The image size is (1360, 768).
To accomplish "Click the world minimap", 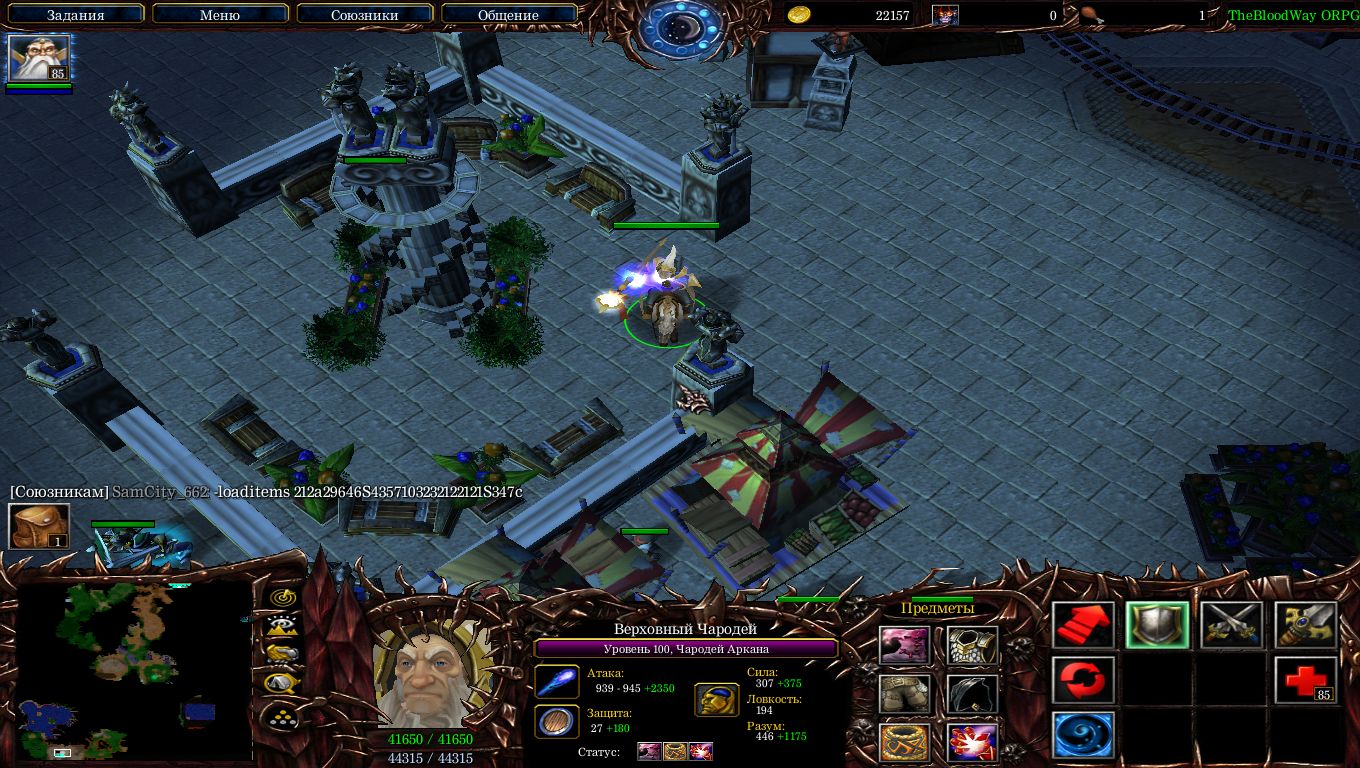I will (x=134, y=671).
